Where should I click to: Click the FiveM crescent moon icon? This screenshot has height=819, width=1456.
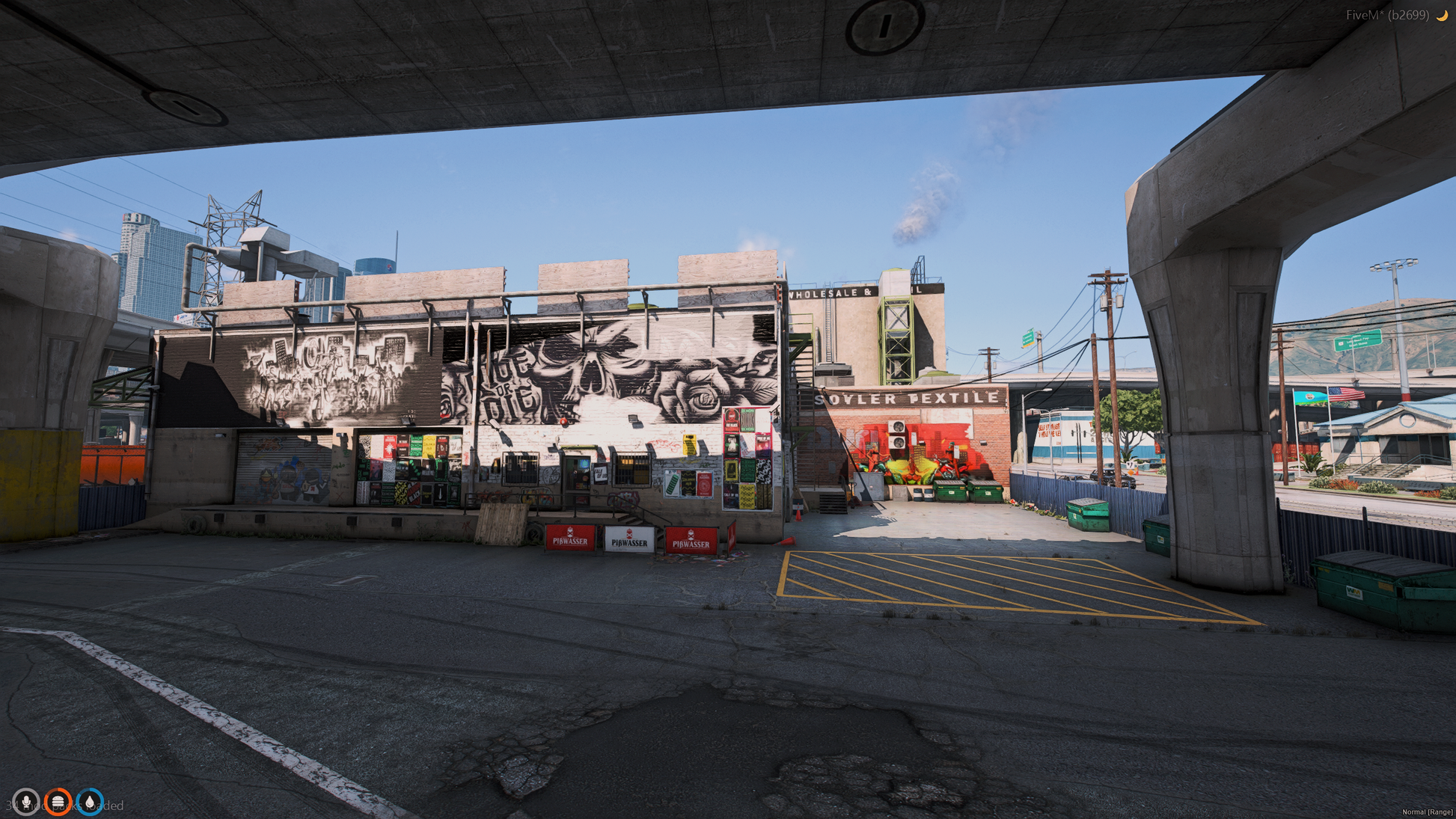(x=1441, y=15)
